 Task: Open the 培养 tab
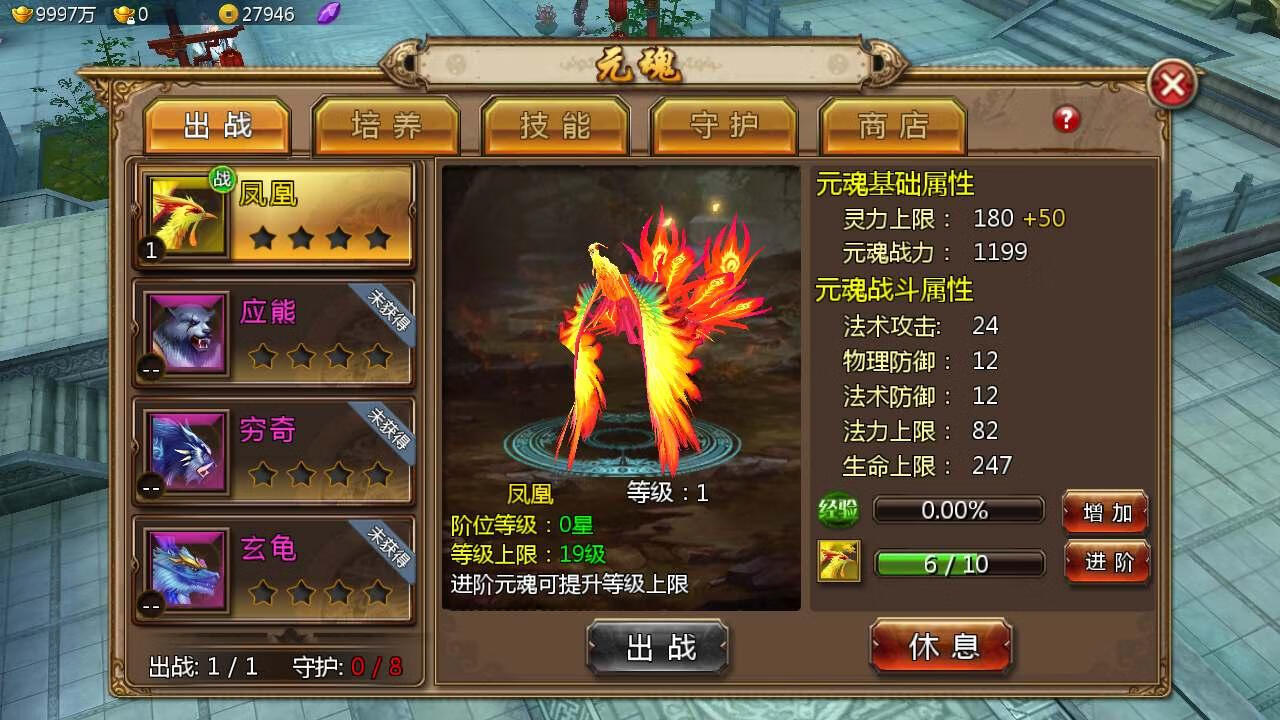(x=386, y=126)
